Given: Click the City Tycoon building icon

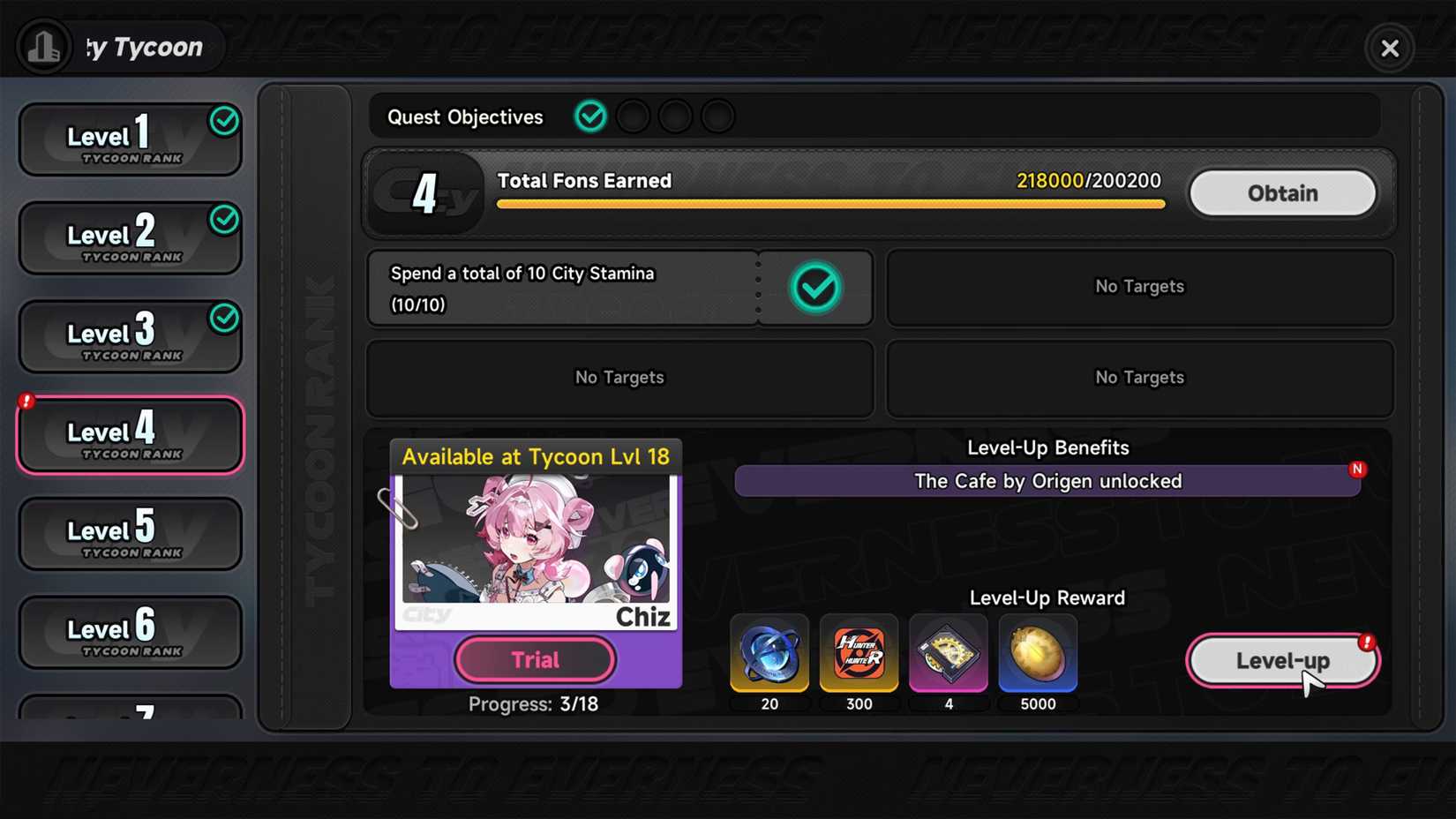Looking at the screenshot, I should tap(44, 47).
